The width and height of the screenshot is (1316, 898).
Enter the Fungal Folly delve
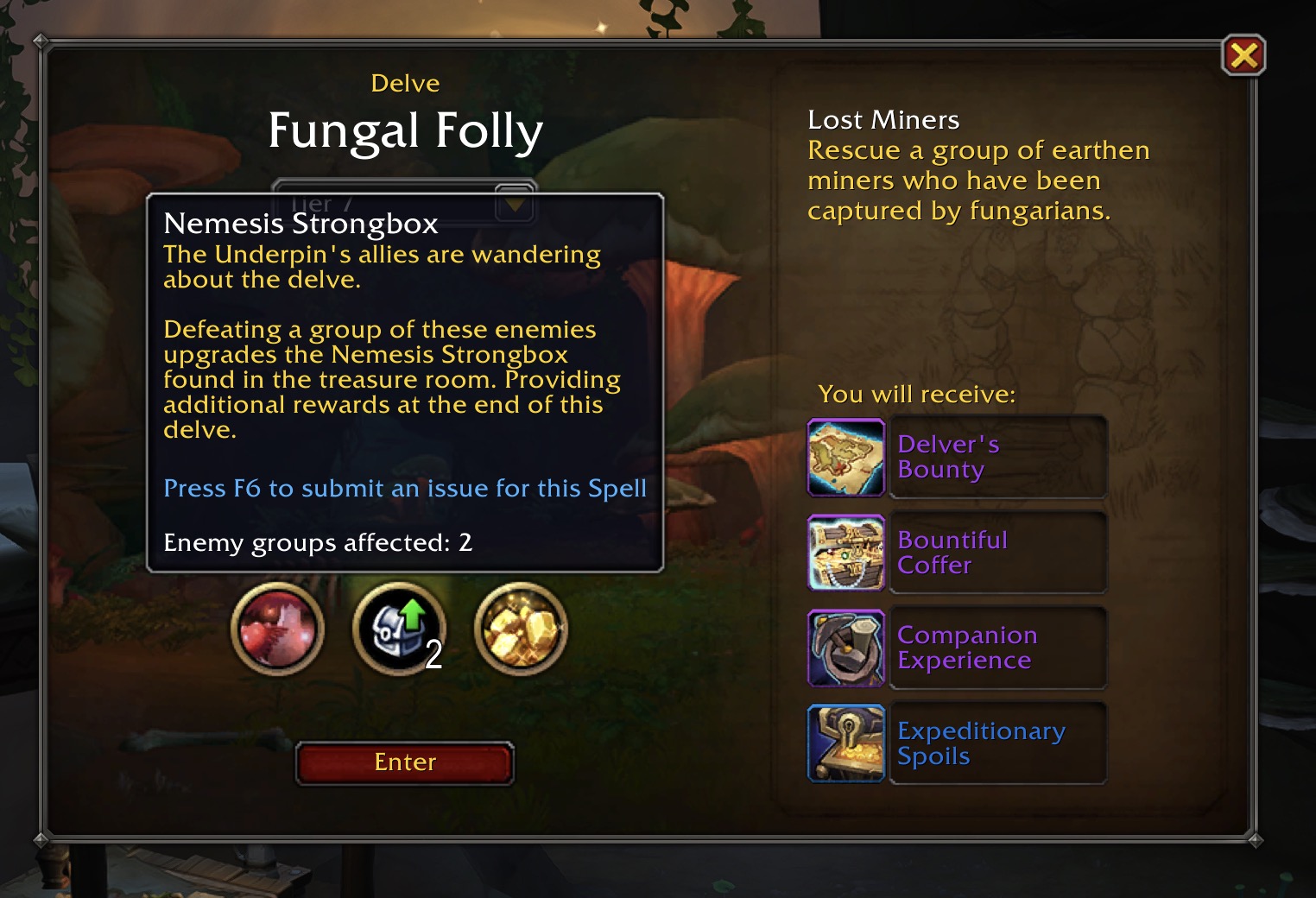coord(405,762)
